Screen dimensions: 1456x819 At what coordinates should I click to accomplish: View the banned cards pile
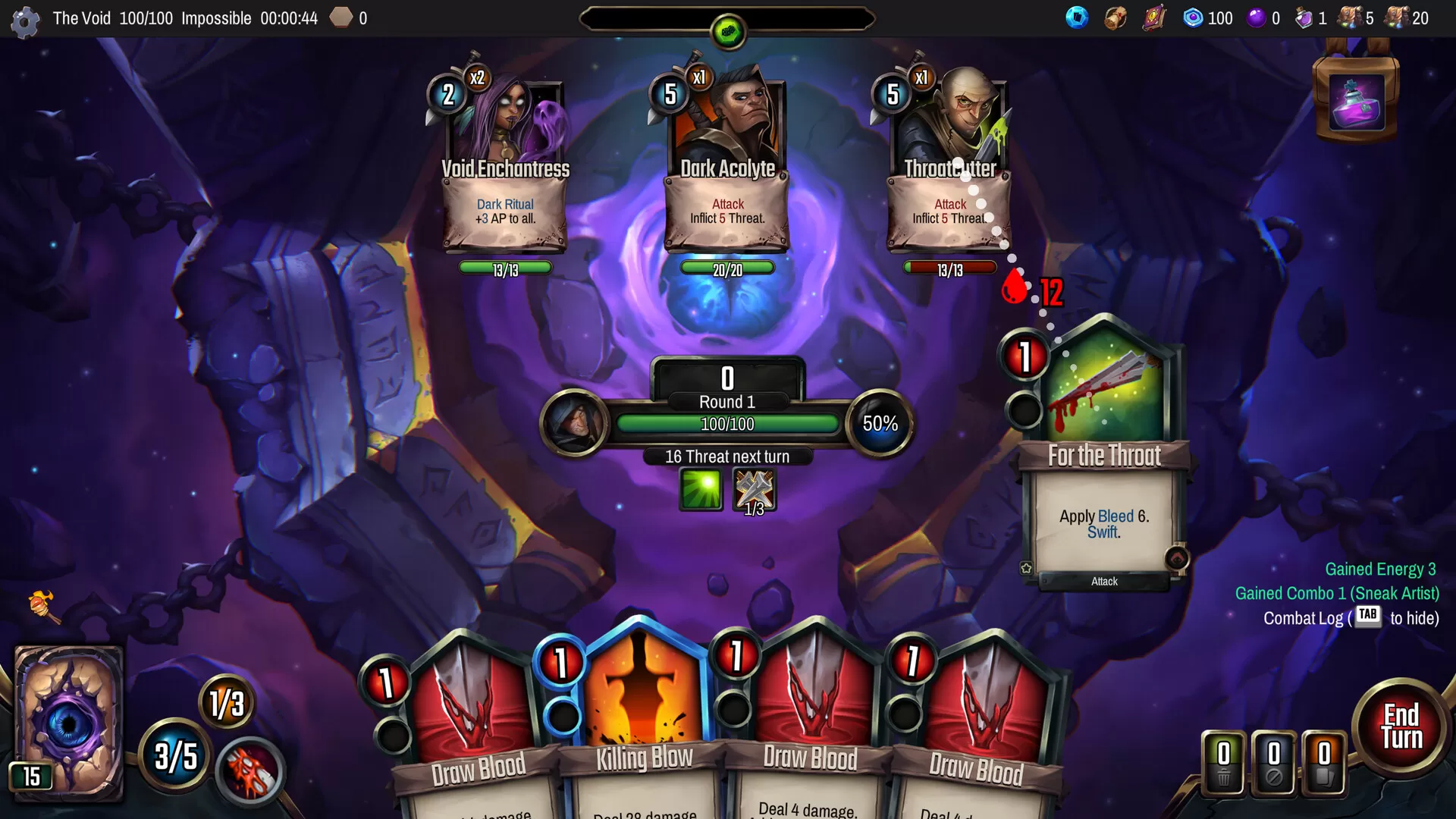click(1274, 763)
